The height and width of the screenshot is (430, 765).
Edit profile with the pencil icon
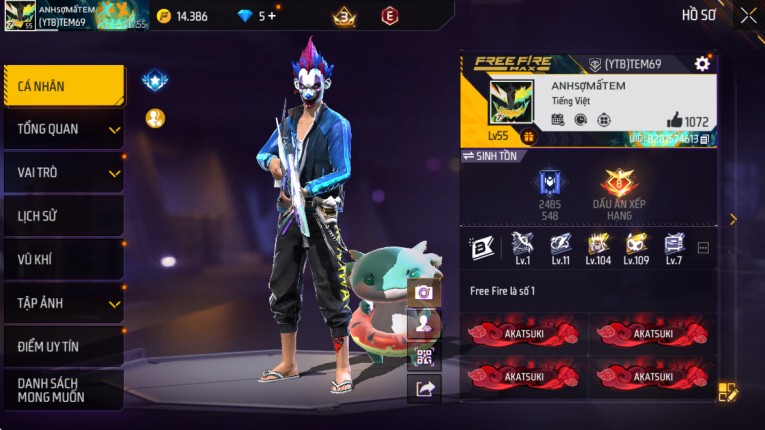pos(728,392)
